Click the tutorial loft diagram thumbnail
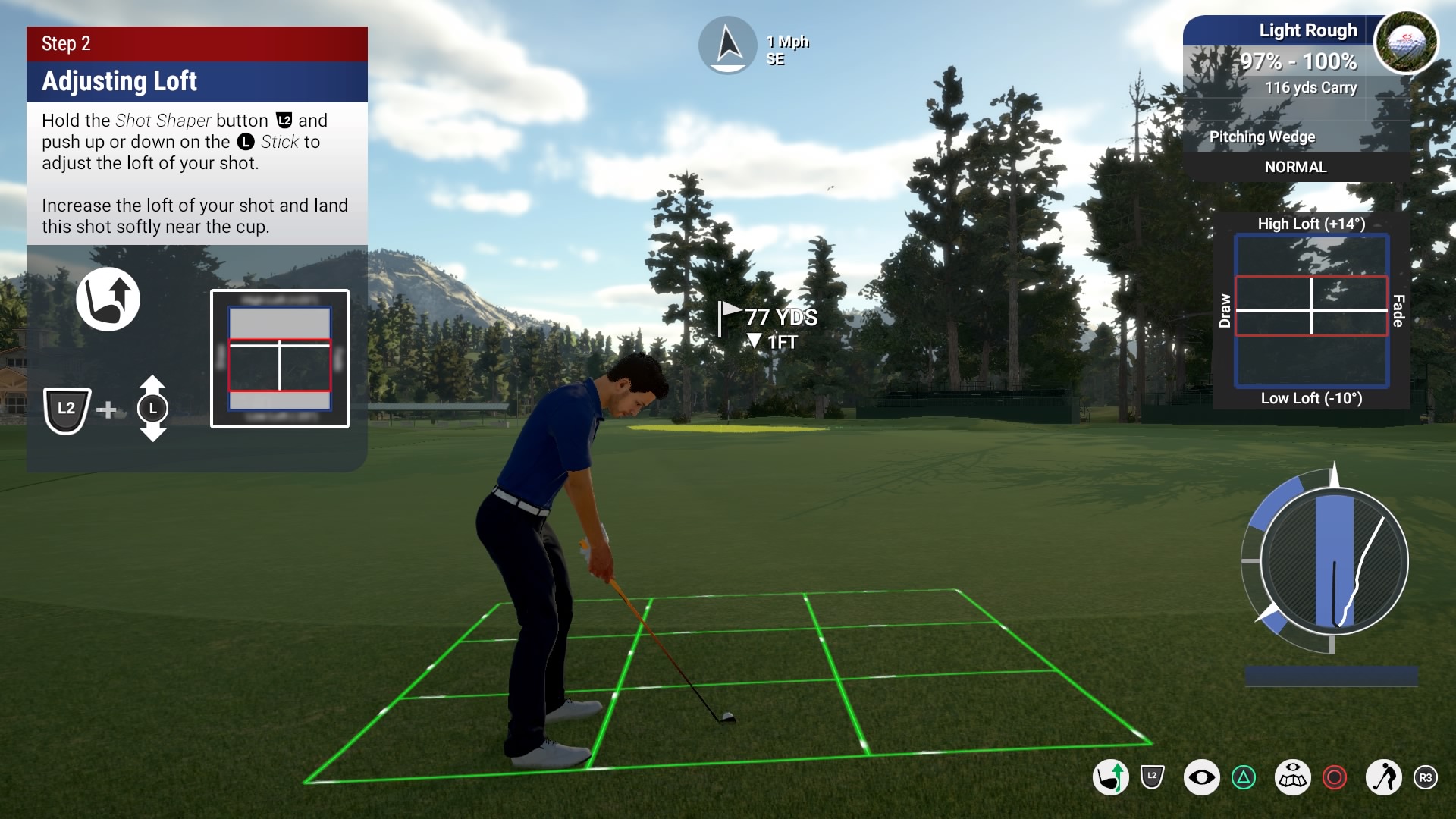This screenshot has width=1456, height=819. coord(280,359)
